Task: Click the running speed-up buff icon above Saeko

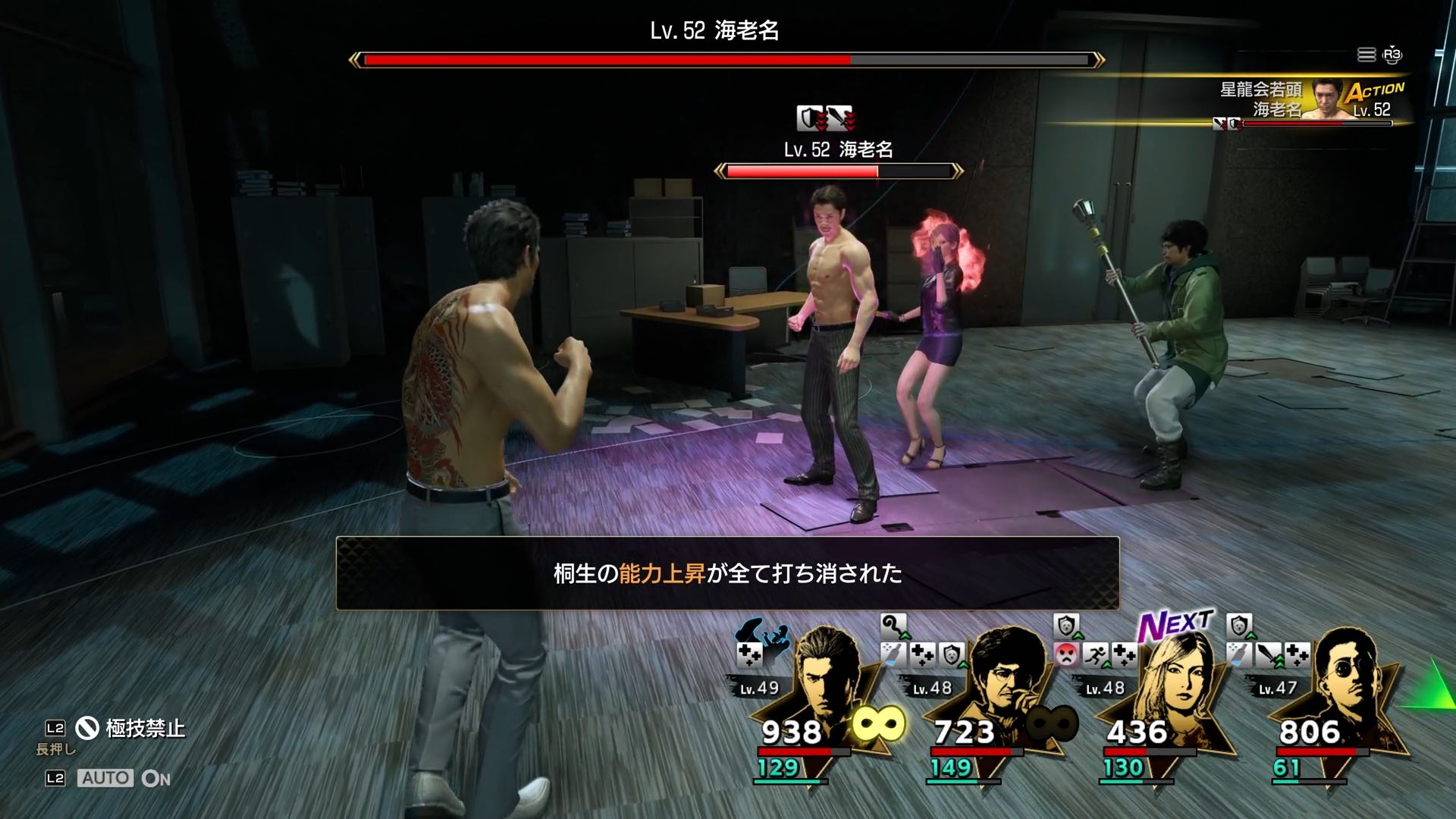Action: click(x=1094, y=654)
